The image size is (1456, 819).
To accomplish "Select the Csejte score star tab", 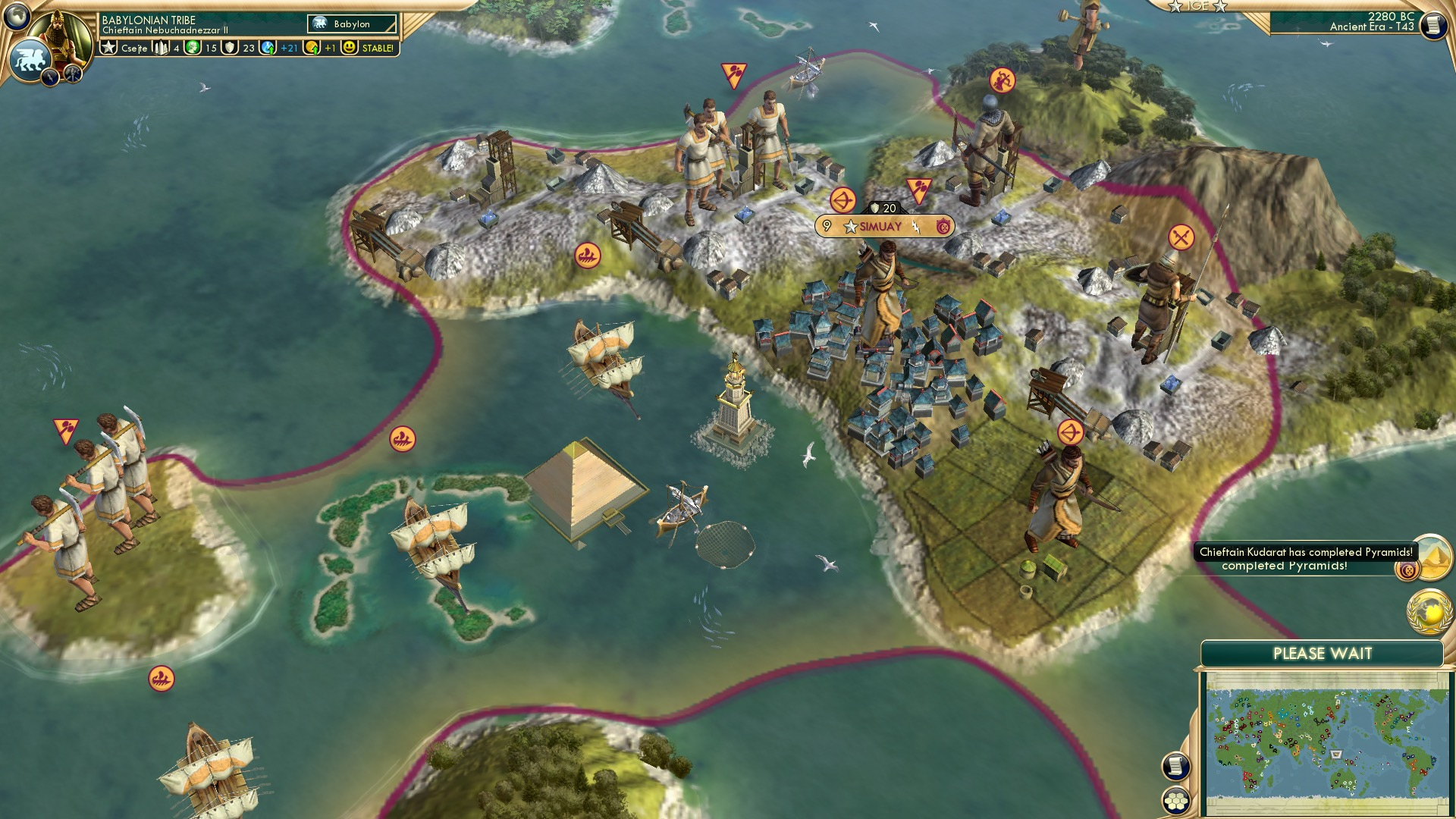I will tap(108, 48).
